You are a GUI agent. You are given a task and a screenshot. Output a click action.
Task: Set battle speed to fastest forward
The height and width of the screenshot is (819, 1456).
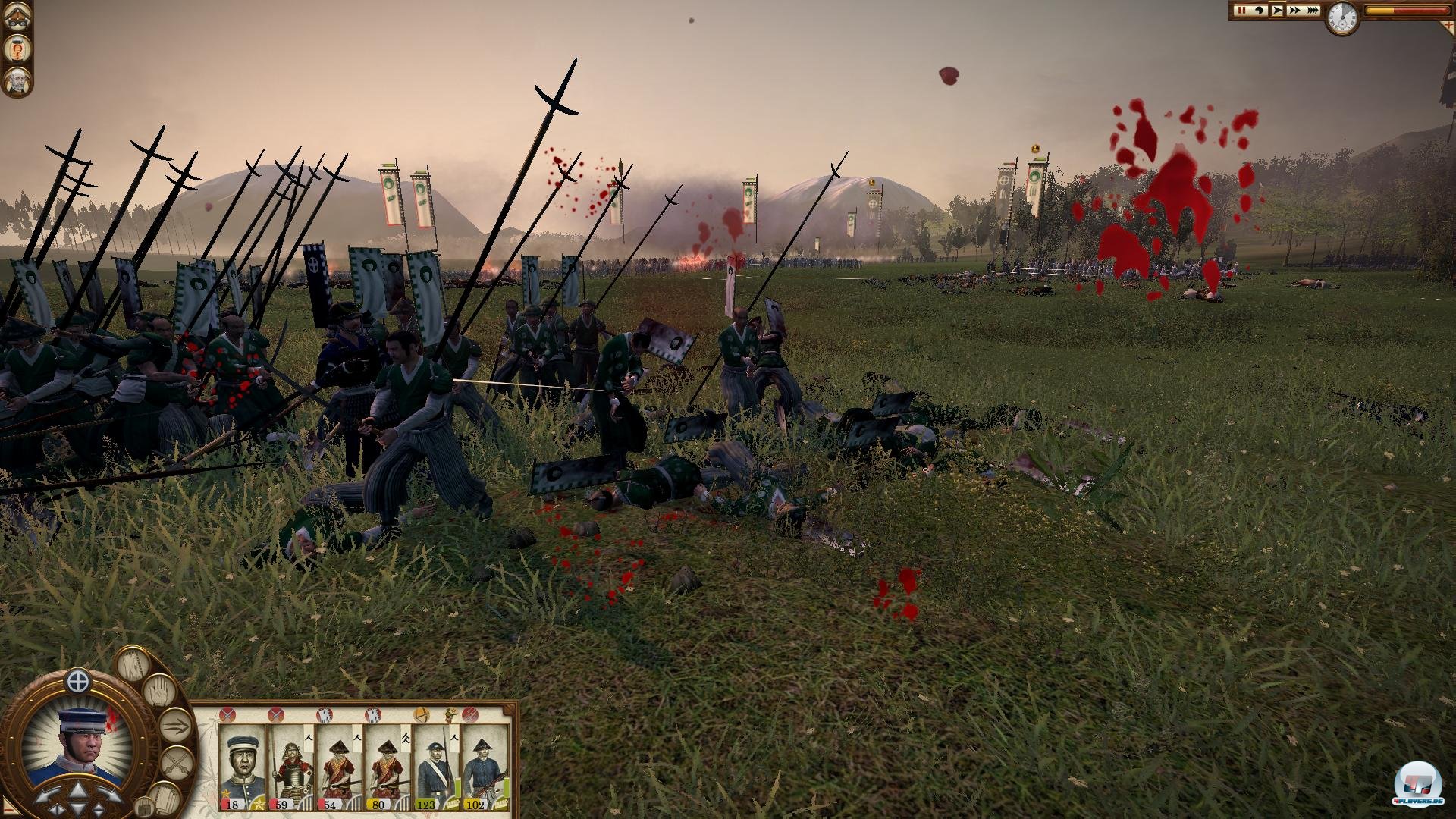click(1313, 11)
